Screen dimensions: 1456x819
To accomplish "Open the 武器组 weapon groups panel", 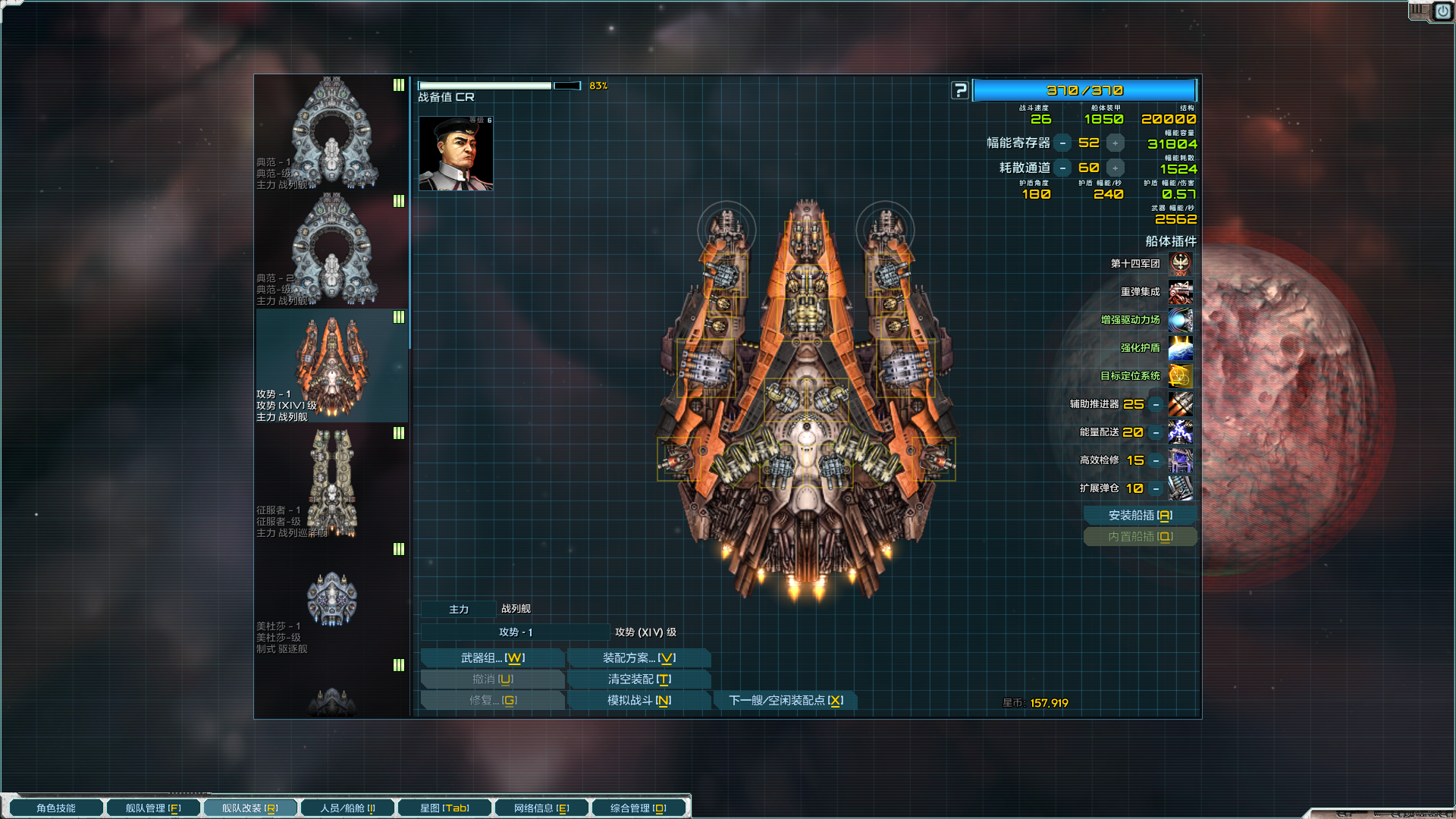I will [492, 658].
